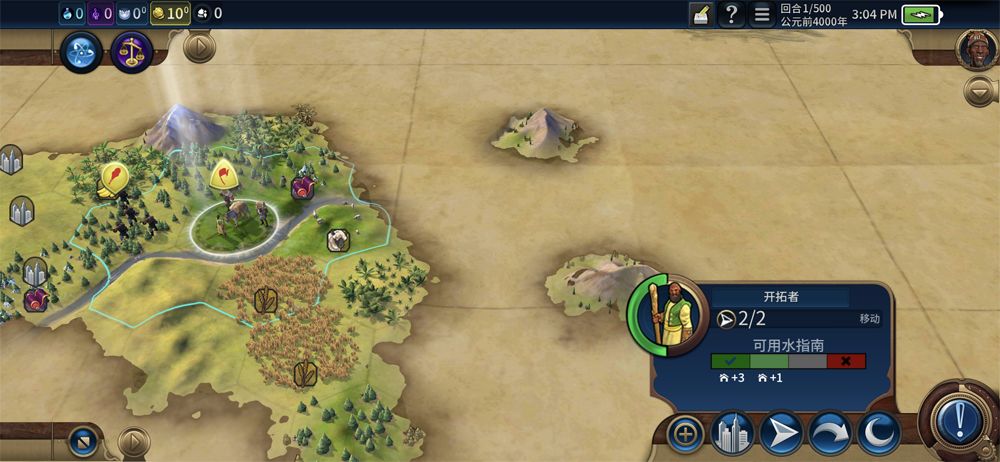Viewport: 1000px width, 462px height.
Task: Toggle the map options icon at bottom left
Action: coord(83,441)
